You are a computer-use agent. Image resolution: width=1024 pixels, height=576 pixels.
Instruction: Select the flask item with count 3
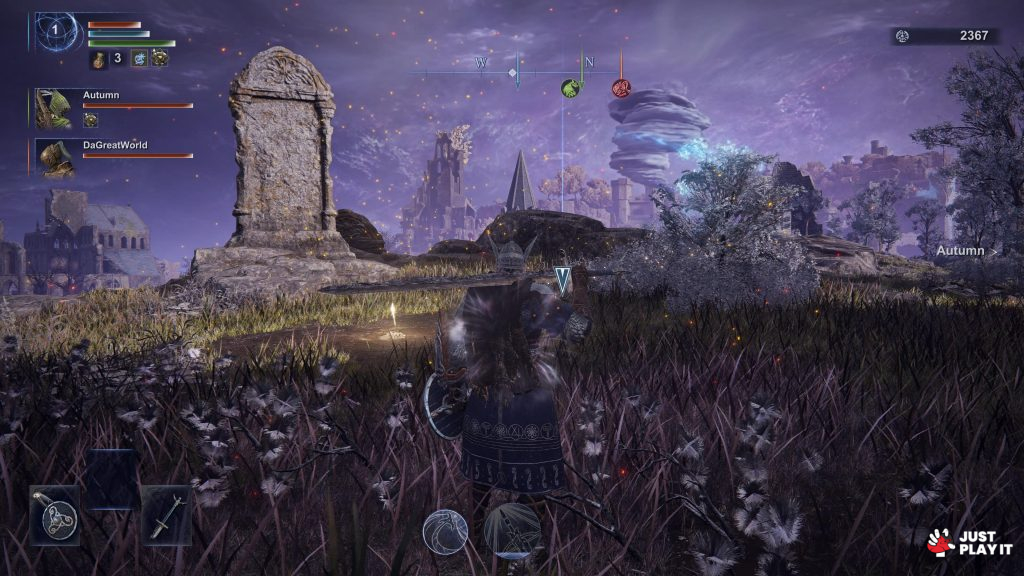click(100, 59)
